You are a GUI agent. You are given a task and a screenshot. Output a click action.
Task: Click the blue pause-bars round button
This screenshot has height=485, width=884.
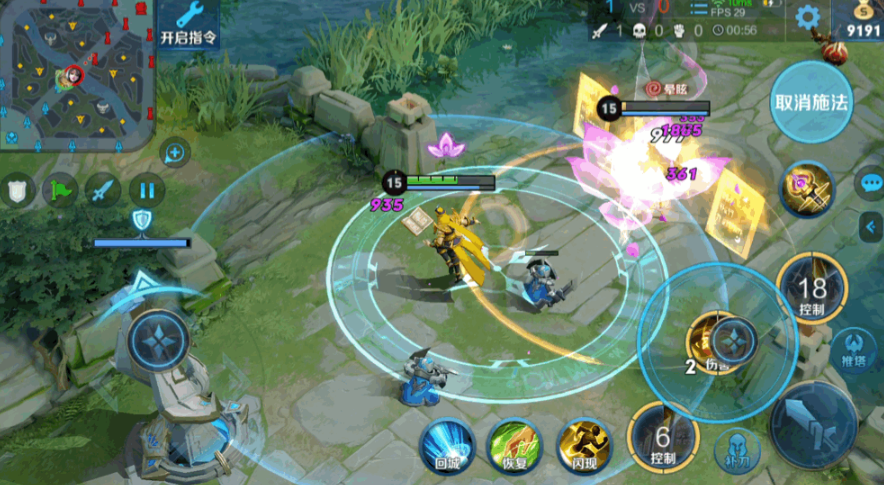pyautogui.click(x=146, y=189)
